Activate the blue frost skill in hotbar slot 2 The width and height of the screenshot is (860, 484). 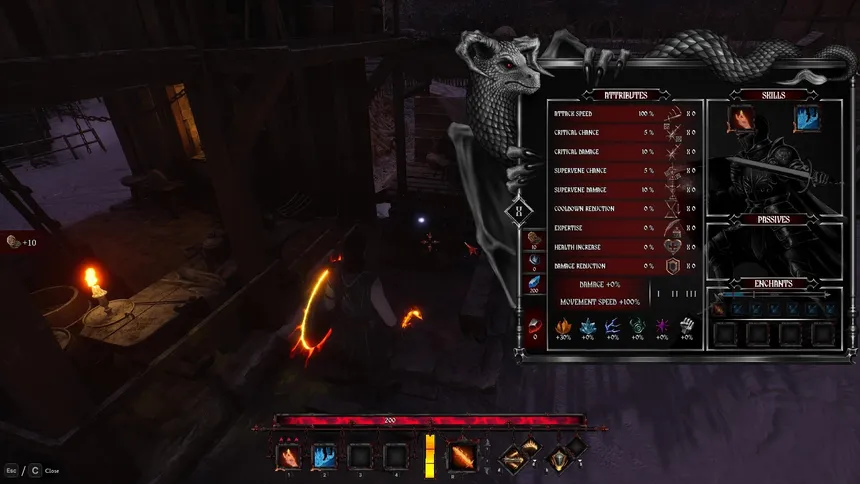(x=324, y=457)
